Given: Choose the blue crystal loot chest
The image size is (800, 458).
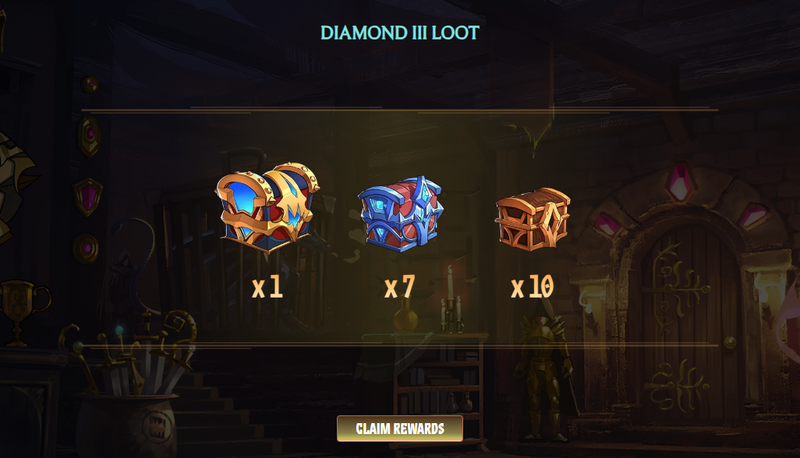Looking at the screenshot, I should coord(399,212).
